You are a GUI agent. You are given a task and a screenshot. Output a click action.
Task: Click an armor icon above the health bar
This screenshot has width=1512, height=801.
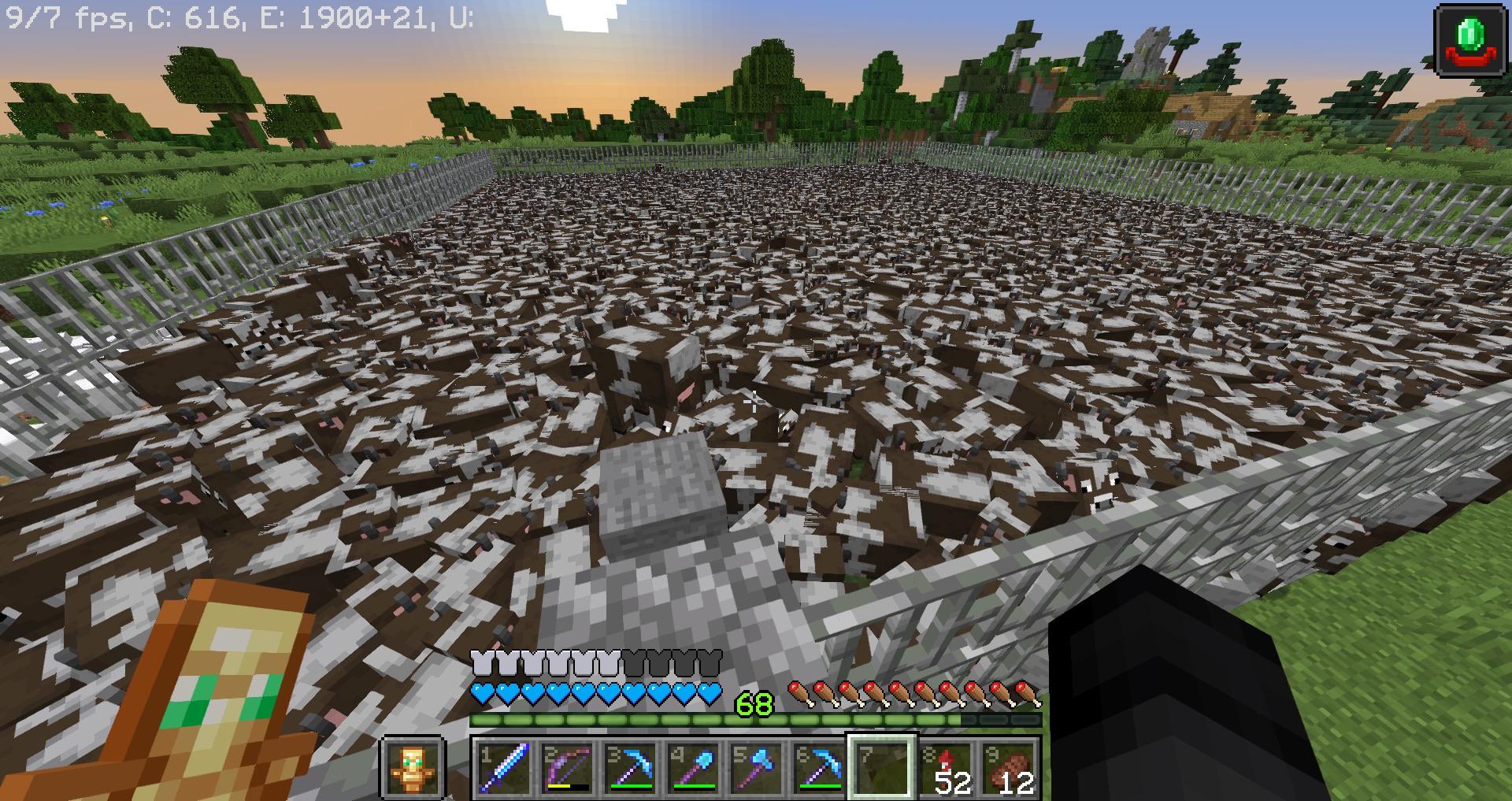(x=482, y=665)
